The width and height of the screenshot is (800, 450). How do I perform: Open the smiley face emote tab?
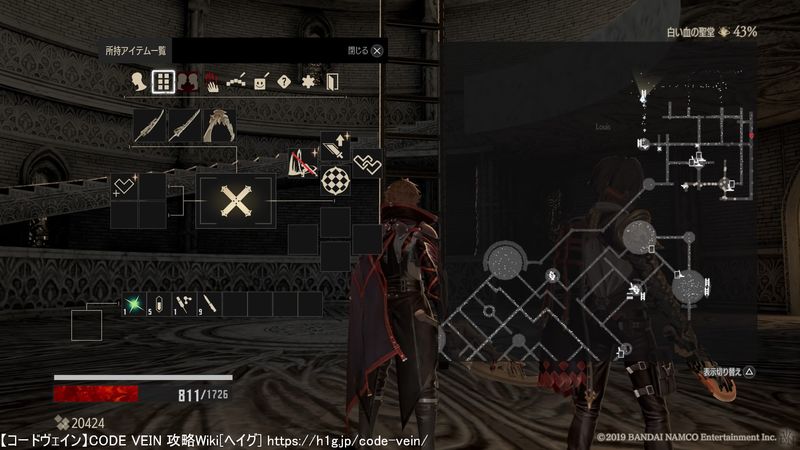[x=260, y=82]
